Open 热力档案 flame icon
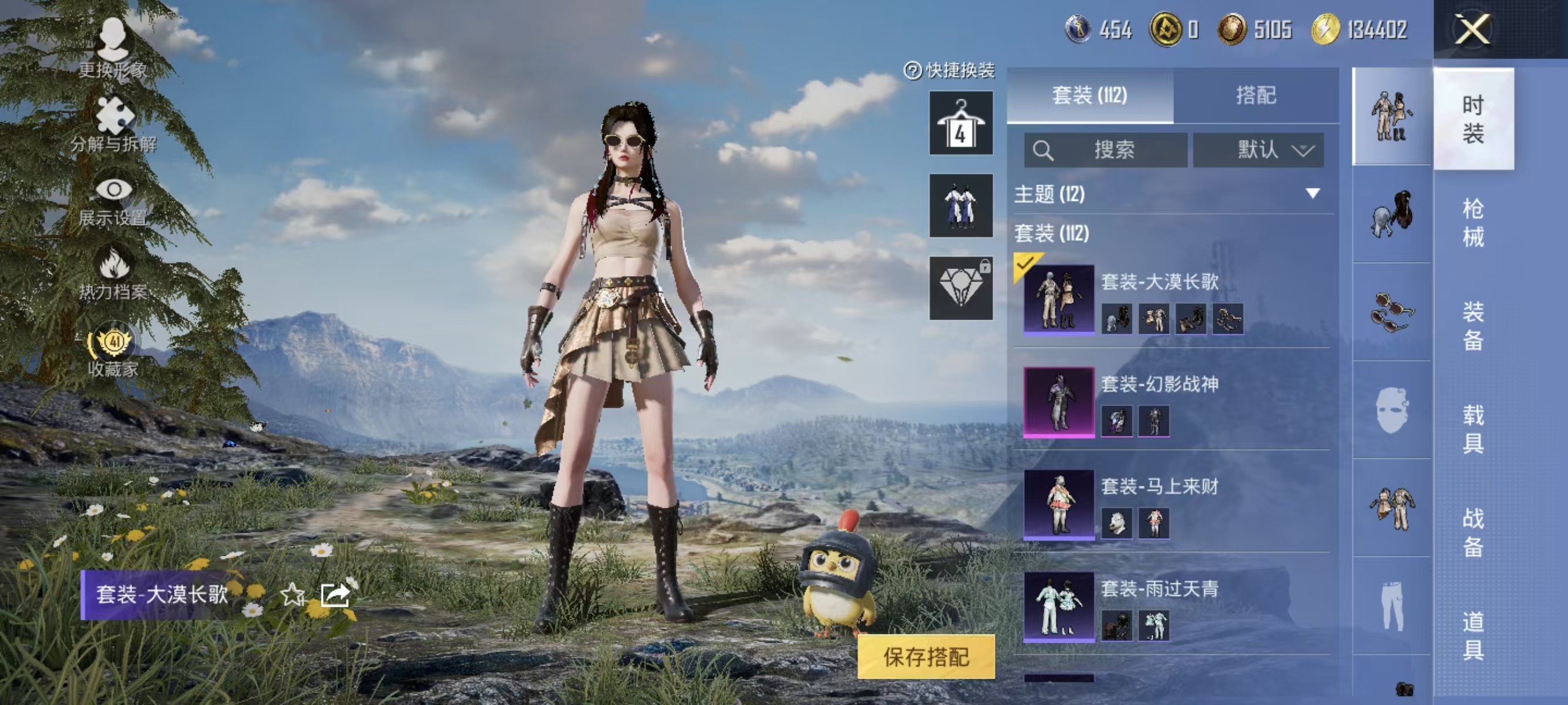This screenshot has height=705, width=1568. tap(114, 274)
